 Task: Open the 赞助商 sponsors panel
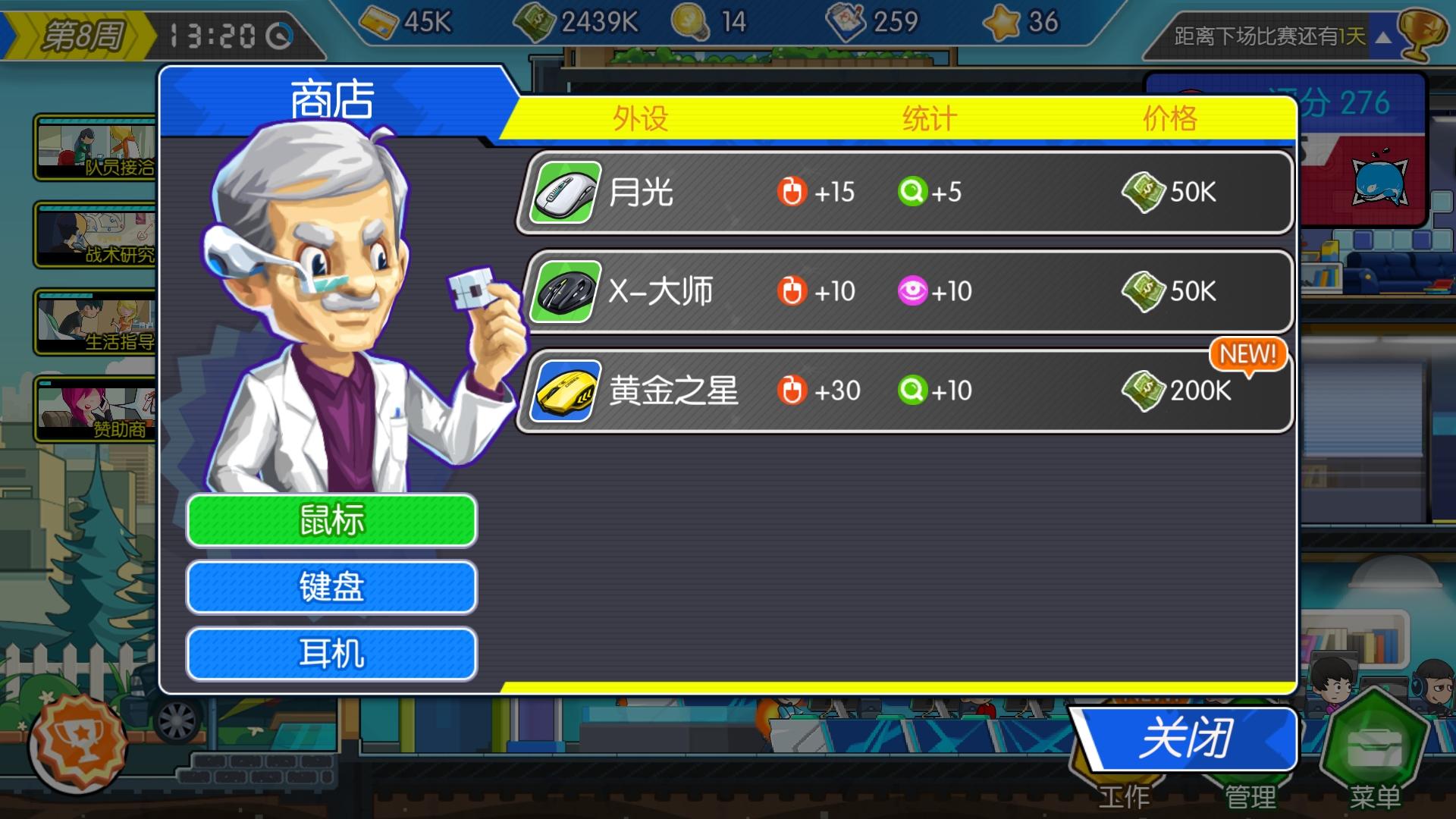click(96, 409)
